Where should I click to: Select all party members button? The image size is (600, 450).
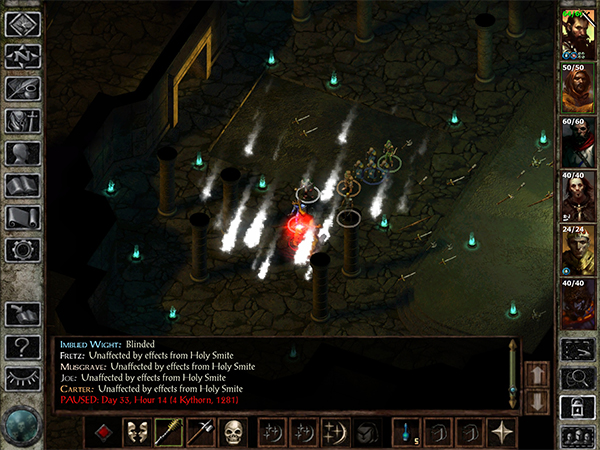point(576,436)
